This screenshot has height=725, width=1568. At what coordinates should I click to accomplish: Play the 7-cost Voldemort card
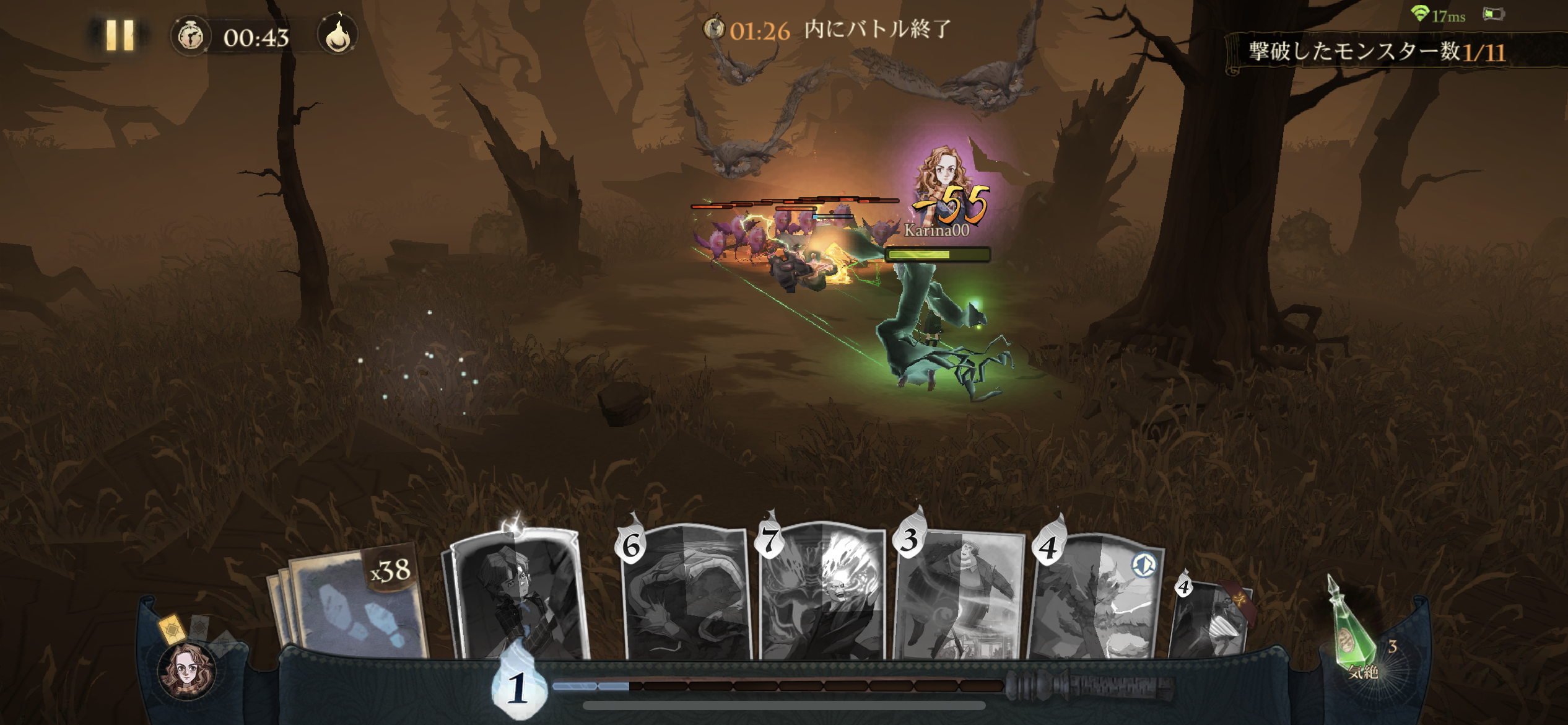(x=822, y=595)
